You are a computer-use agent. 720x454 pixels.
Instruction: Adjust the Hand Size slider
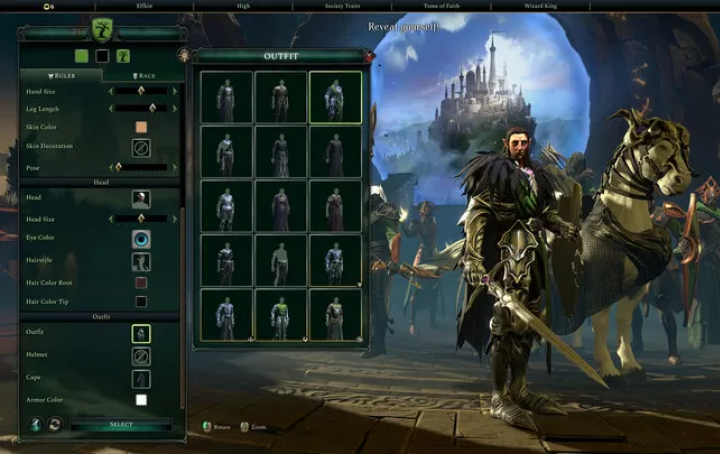(x=142, y=91)
